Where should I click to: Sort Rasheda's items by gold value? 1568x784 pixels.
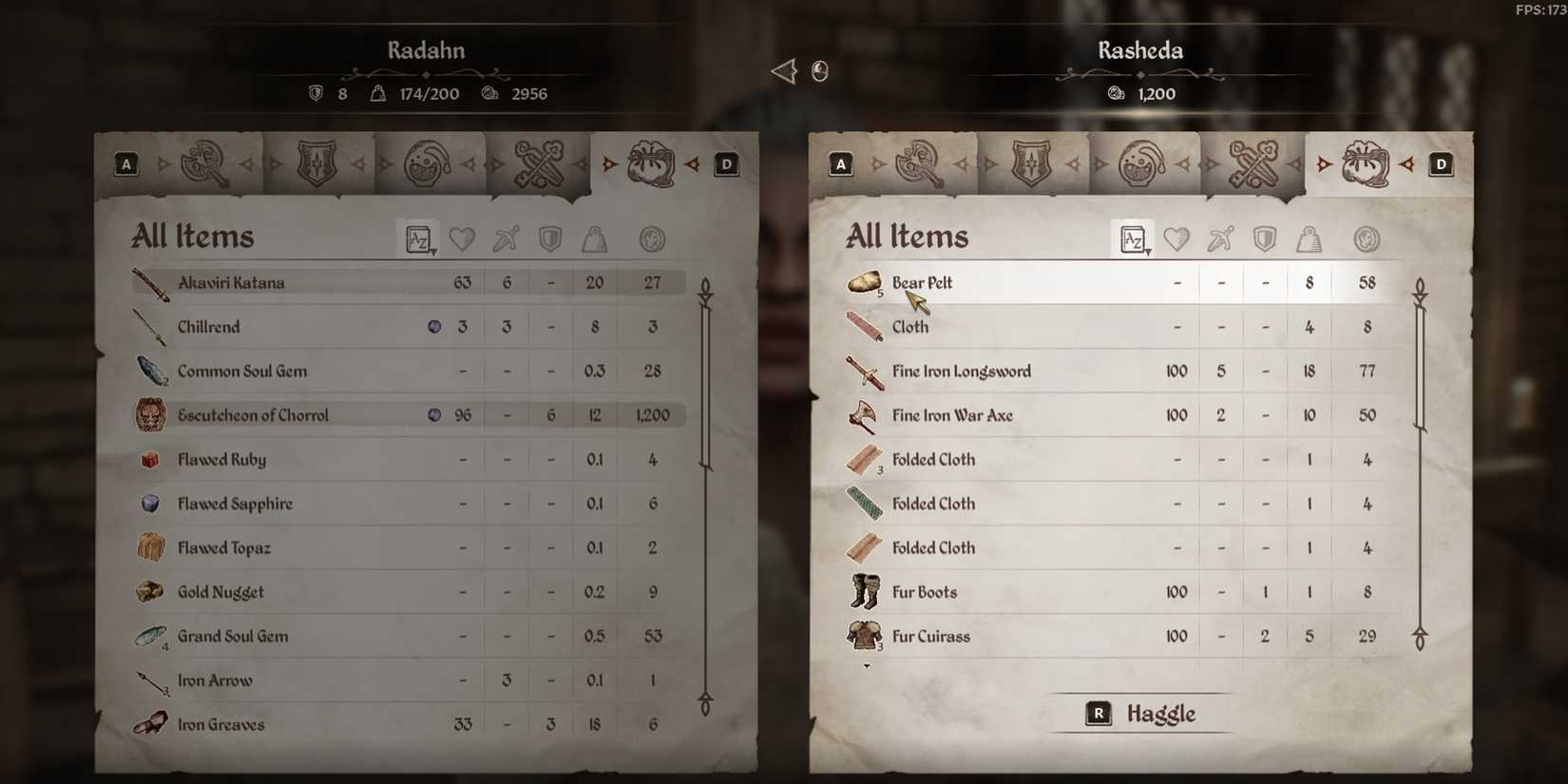pos(1367,239)
